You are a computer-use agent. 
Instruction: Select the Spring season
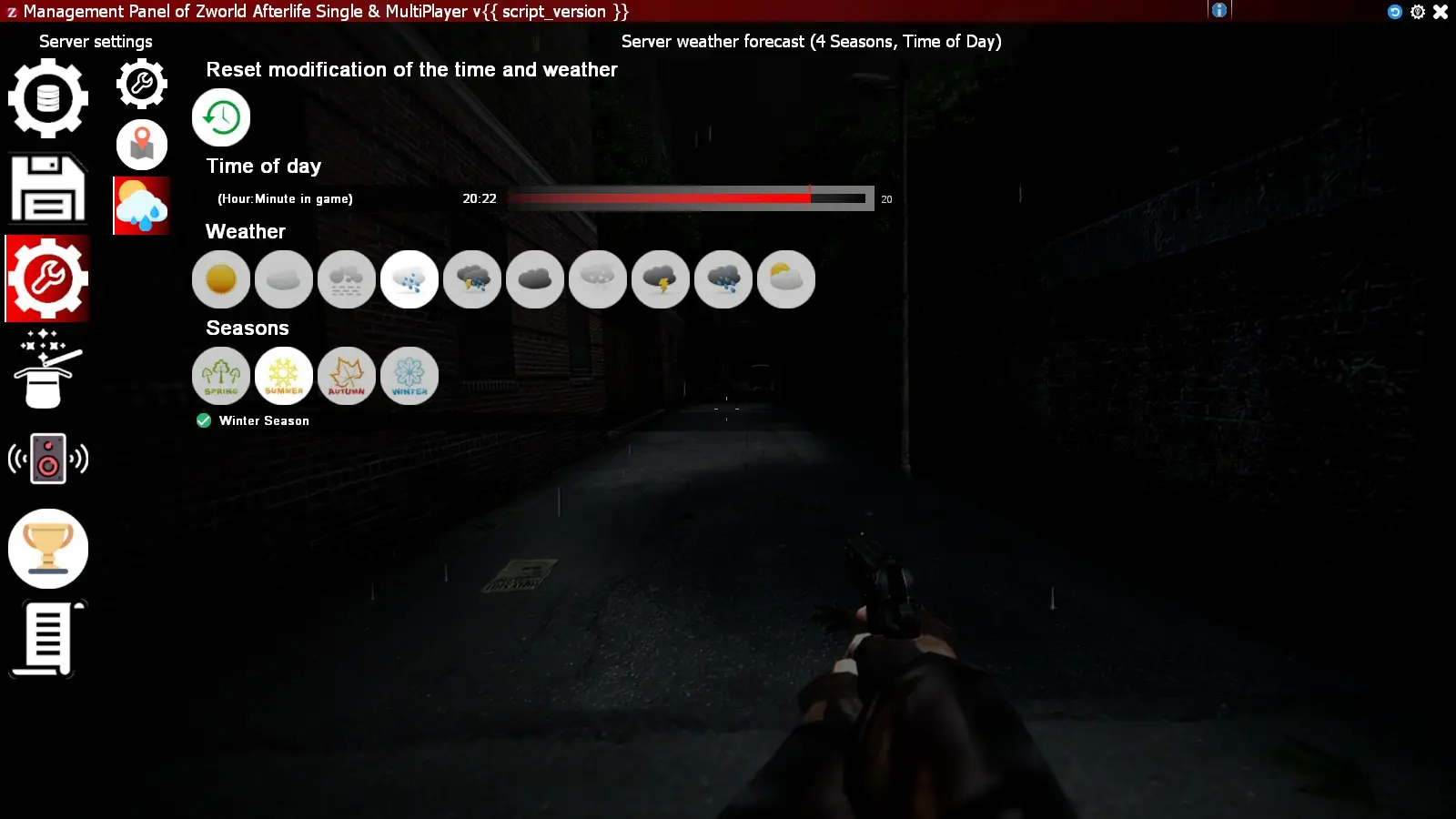click(221, 375)
